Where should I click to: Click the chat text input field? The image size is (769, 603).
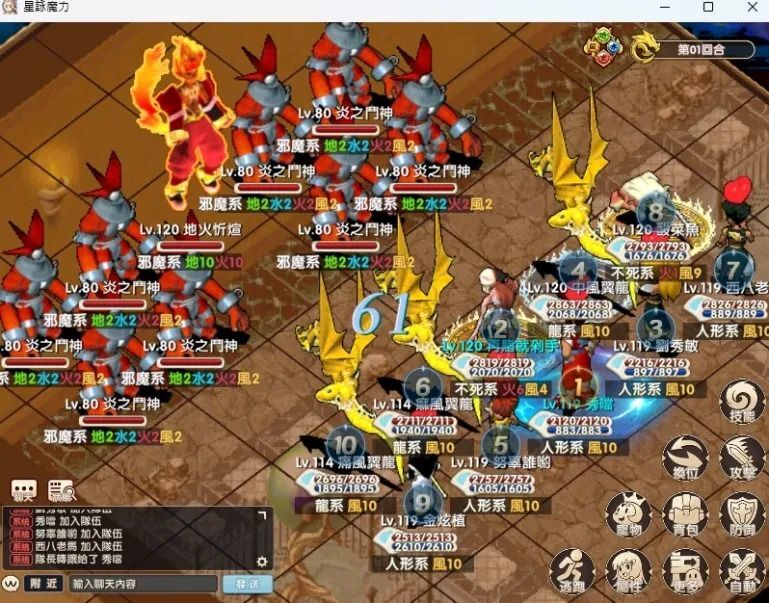pos(143,583)
